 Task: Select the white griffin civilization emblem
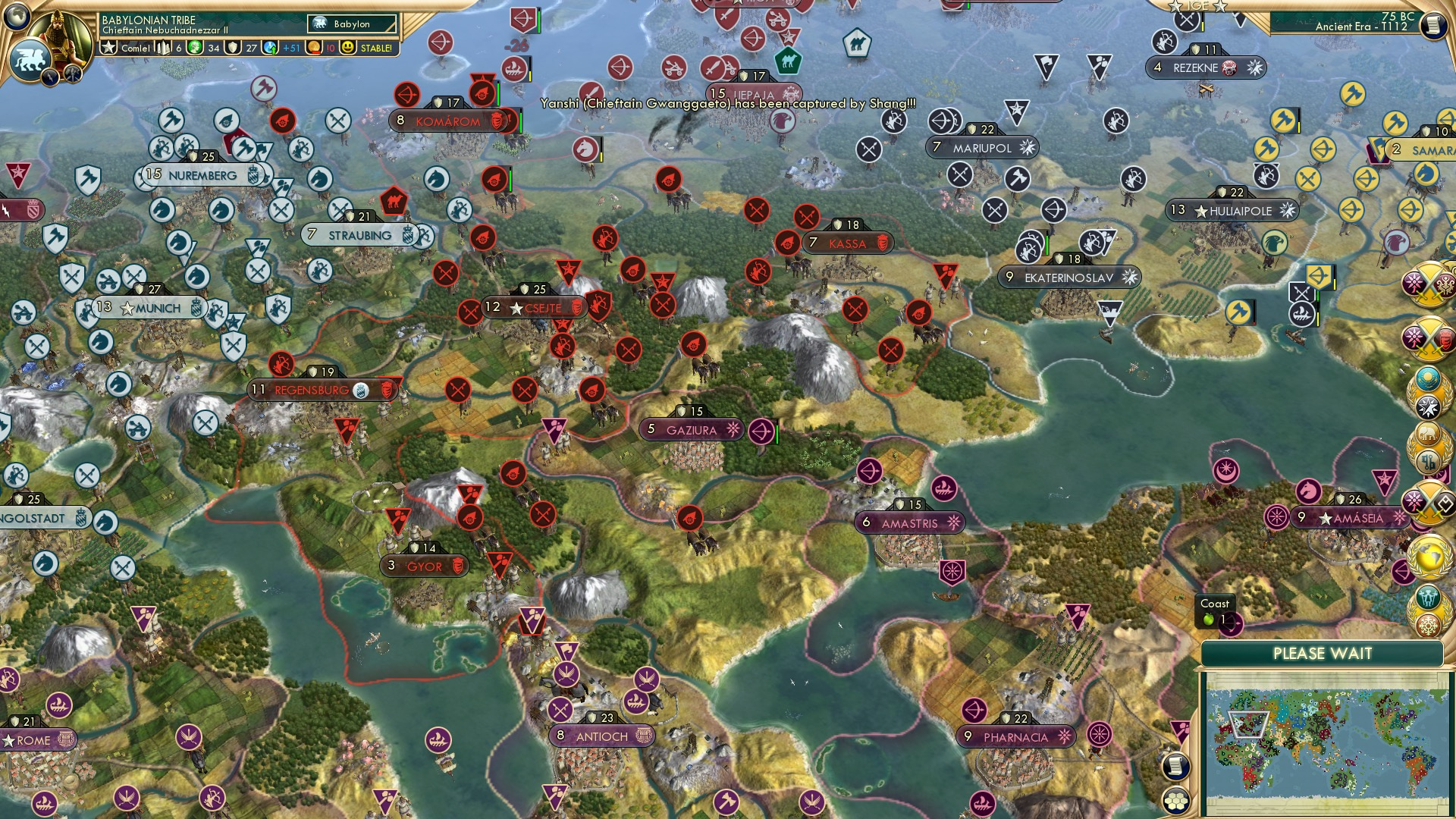pos(29,59)
